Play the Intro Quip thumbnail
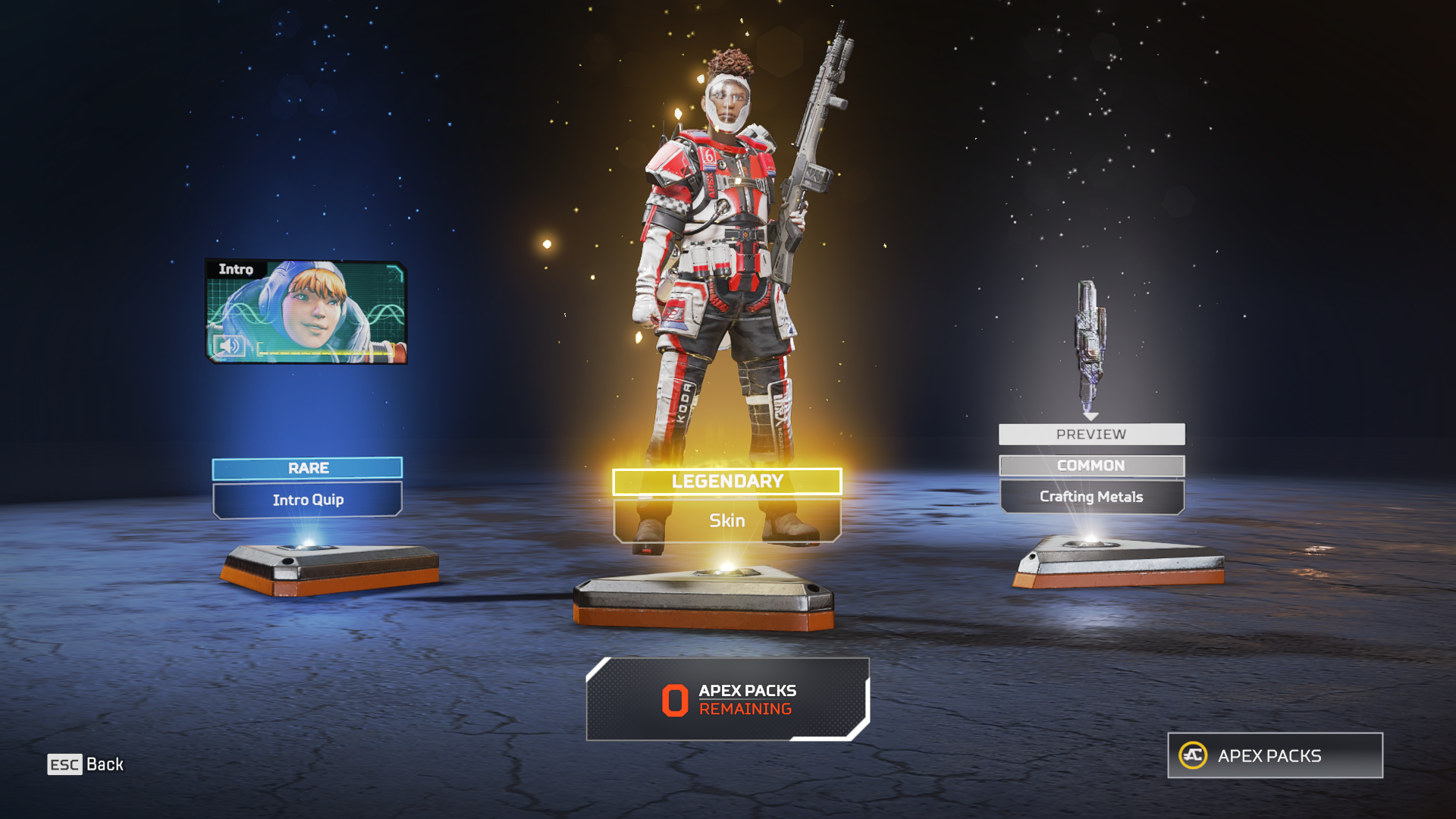This screenshot has height=819, width=1456. [x=306, y=312]
